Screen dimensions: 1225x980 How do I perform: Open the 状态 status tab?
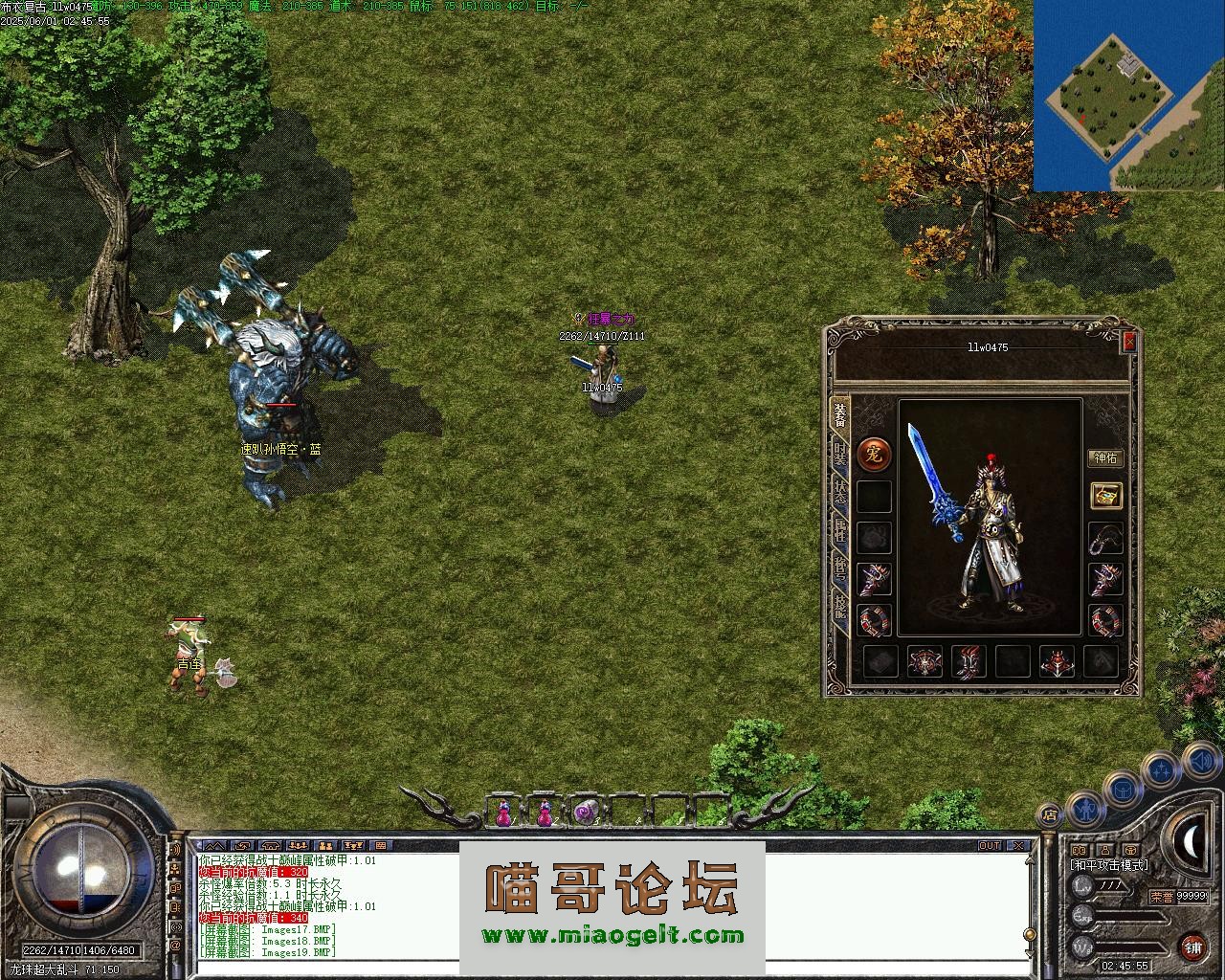(x=839, y=491)
